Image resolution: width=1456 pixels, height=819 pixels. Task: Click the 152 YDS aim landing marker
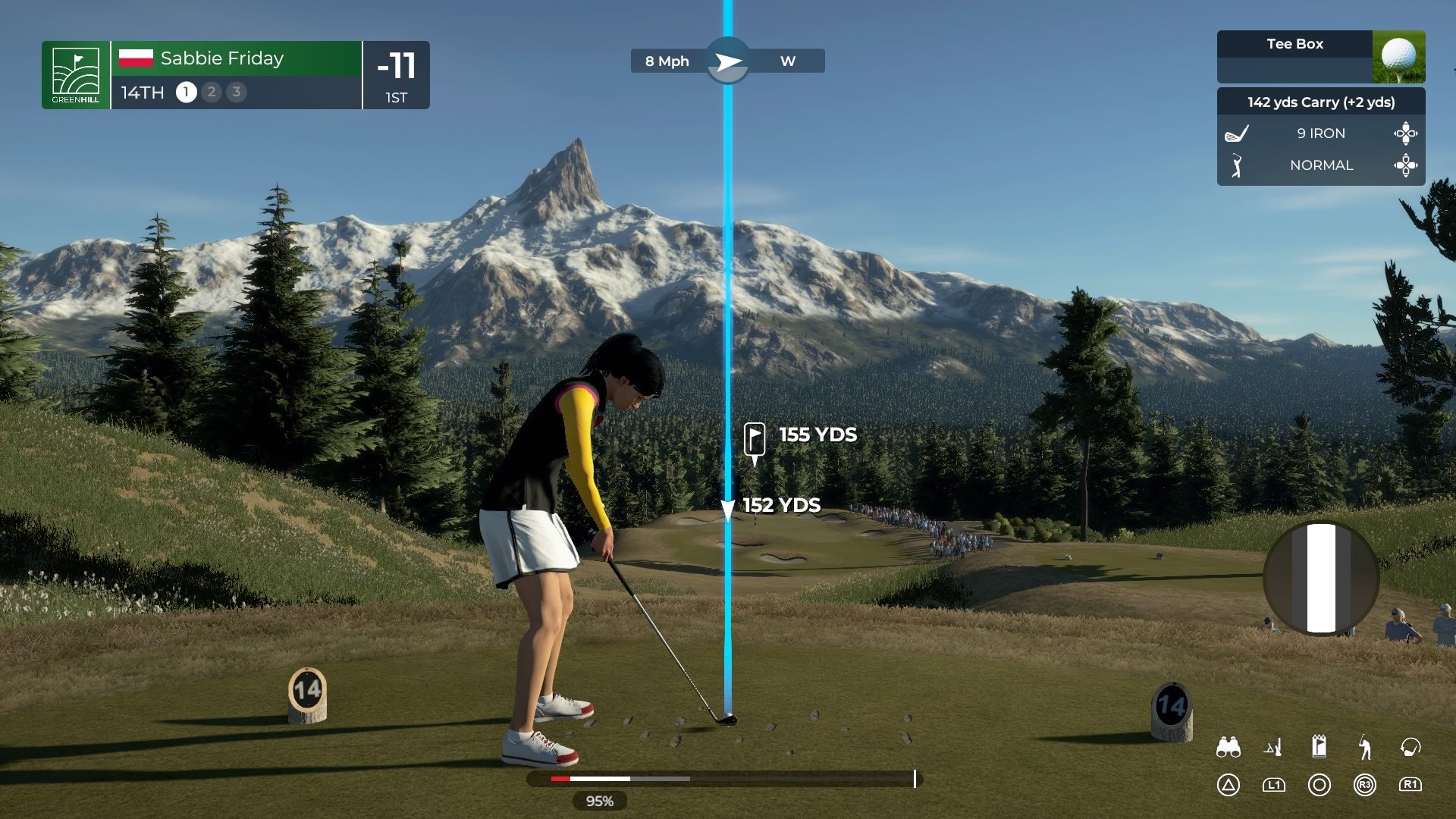click(728, 508)
